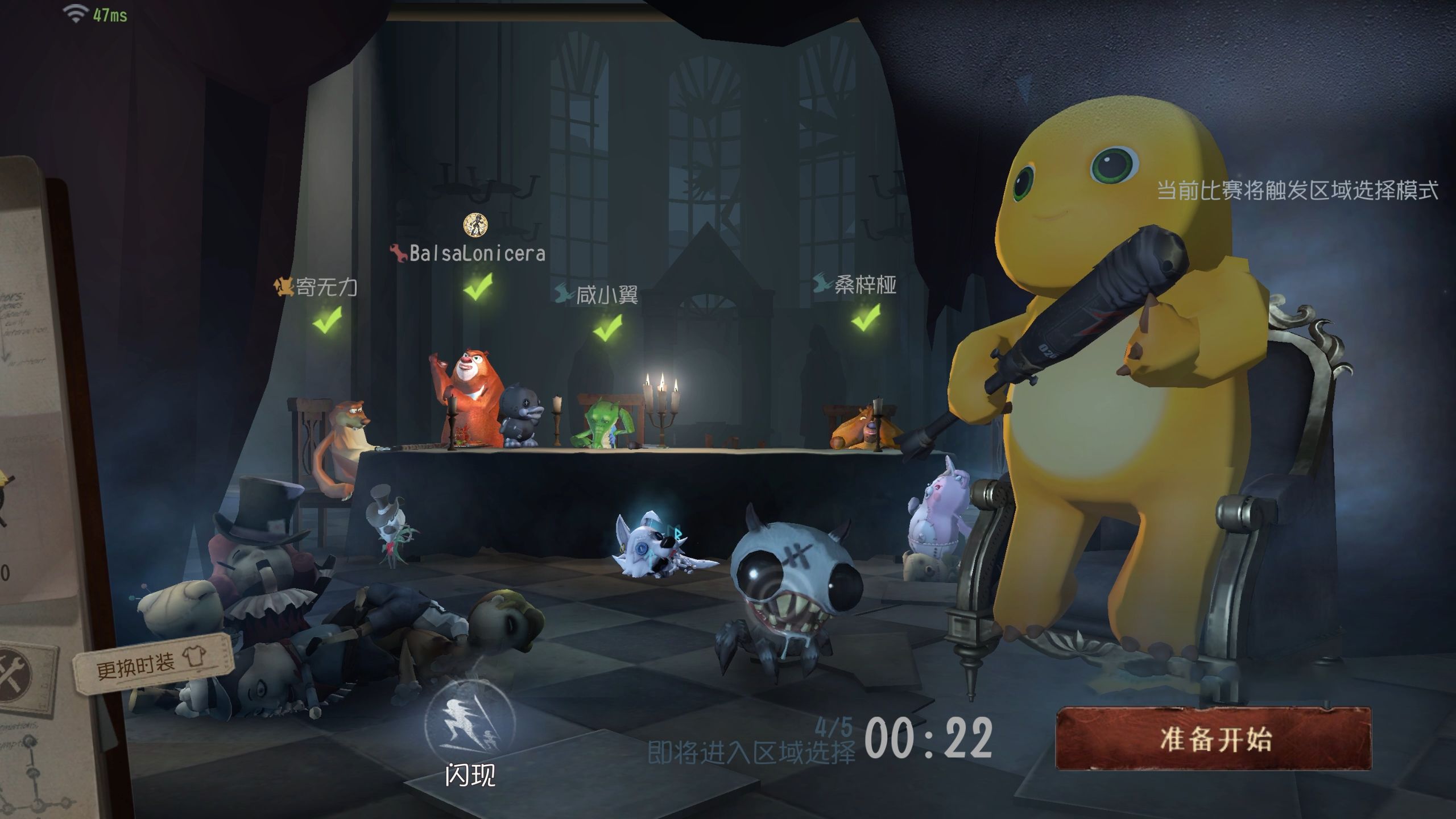Click the round badge above BalsaLonicera

click(475, 225)
